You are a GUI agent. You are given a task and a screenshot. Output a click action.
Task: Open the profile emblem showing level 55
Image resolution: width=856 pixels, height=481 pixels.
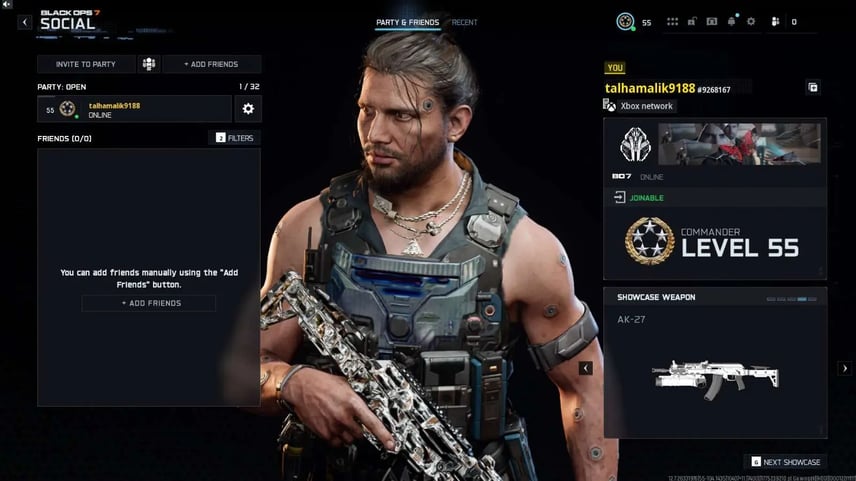click(626, 22)
